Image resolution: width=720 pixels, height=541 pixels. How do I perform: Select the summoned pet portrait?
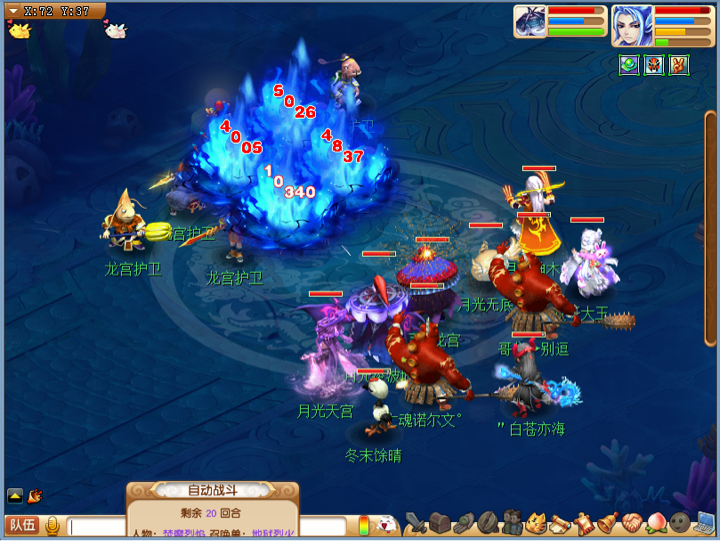pos(530,22)
